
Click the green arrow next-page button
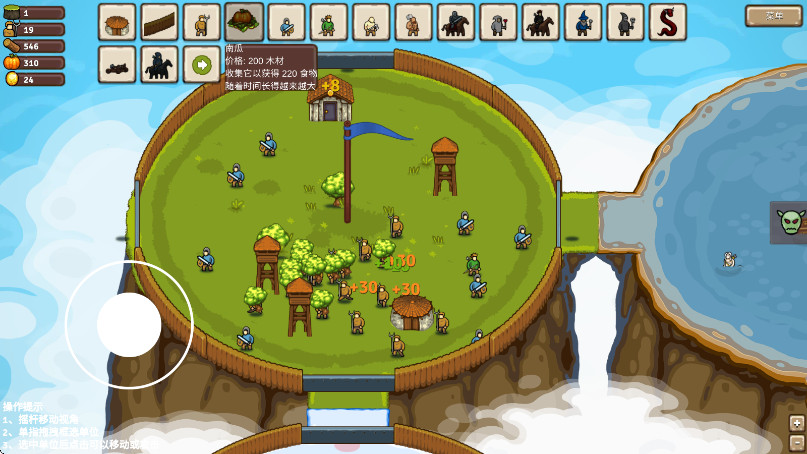pos(202,65)
